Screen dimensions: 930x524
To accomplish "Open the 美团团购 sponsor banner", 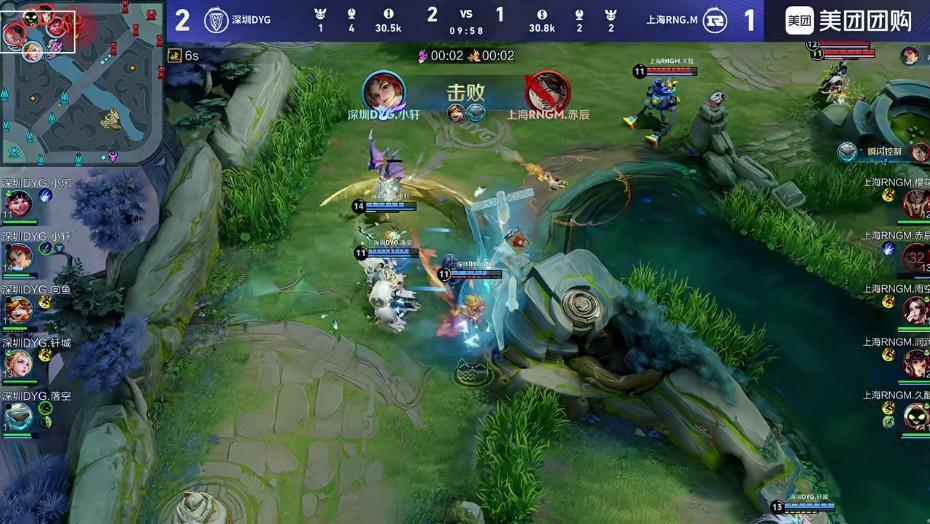I will pyautogui.click(x=847, y=20).
